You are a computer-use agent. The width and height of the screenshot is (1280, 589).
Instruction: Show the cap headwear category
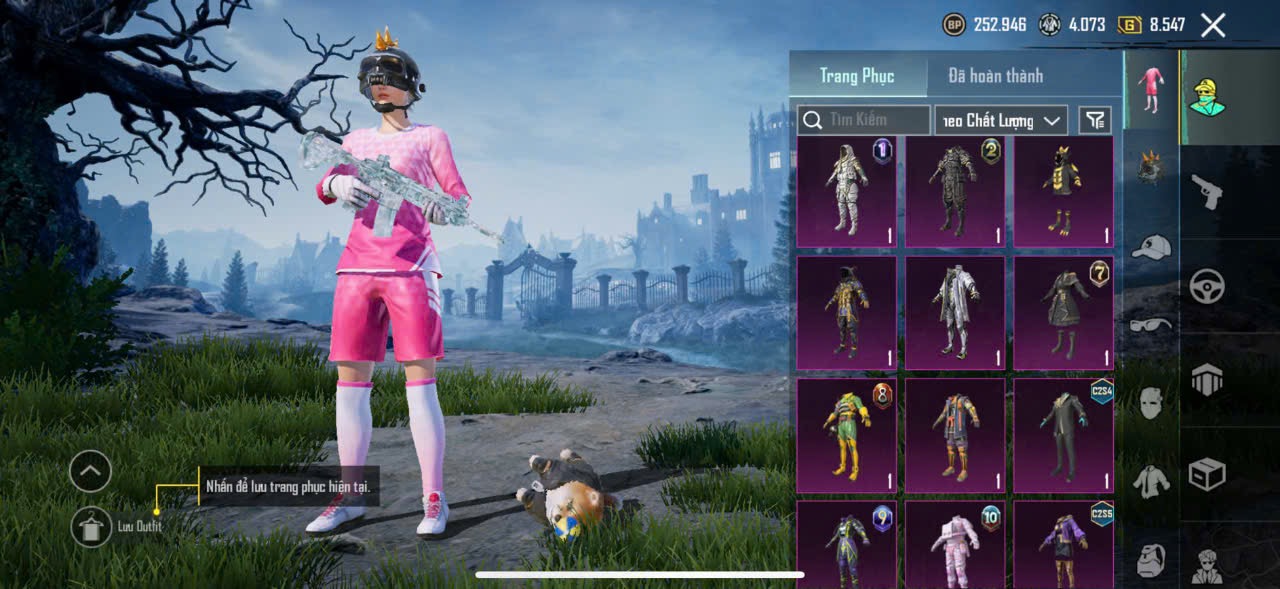[x=1152, y=247]
